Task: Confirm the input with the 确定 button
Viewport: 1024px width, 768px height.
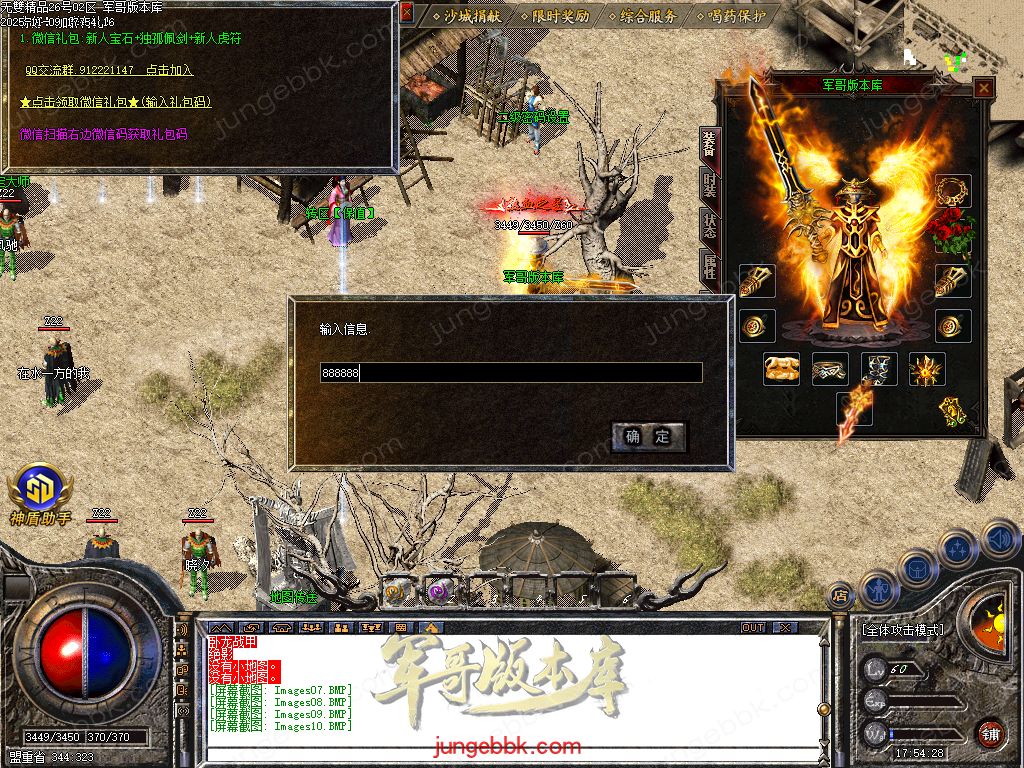Action: click(x=649, y=437)
